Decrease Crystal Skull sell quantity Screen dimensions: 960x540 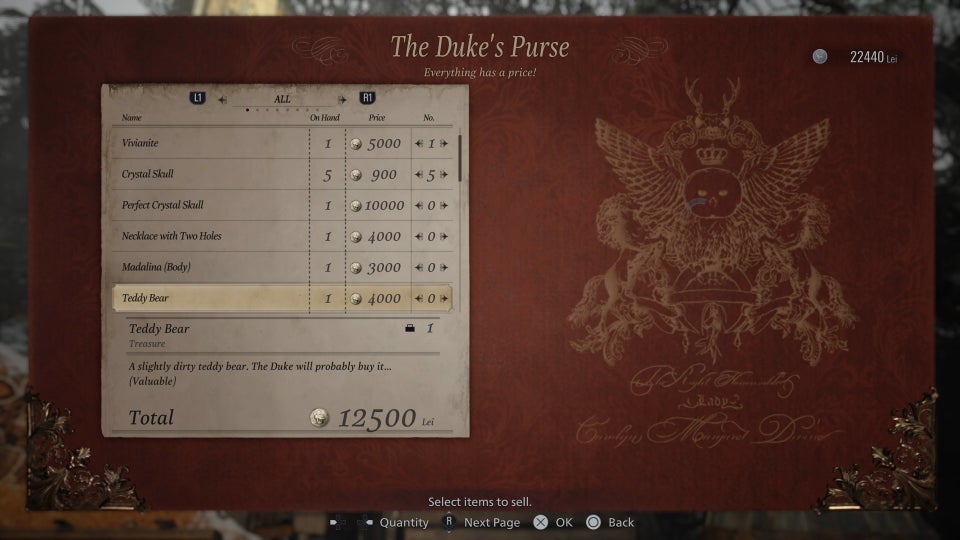point(420,175)
